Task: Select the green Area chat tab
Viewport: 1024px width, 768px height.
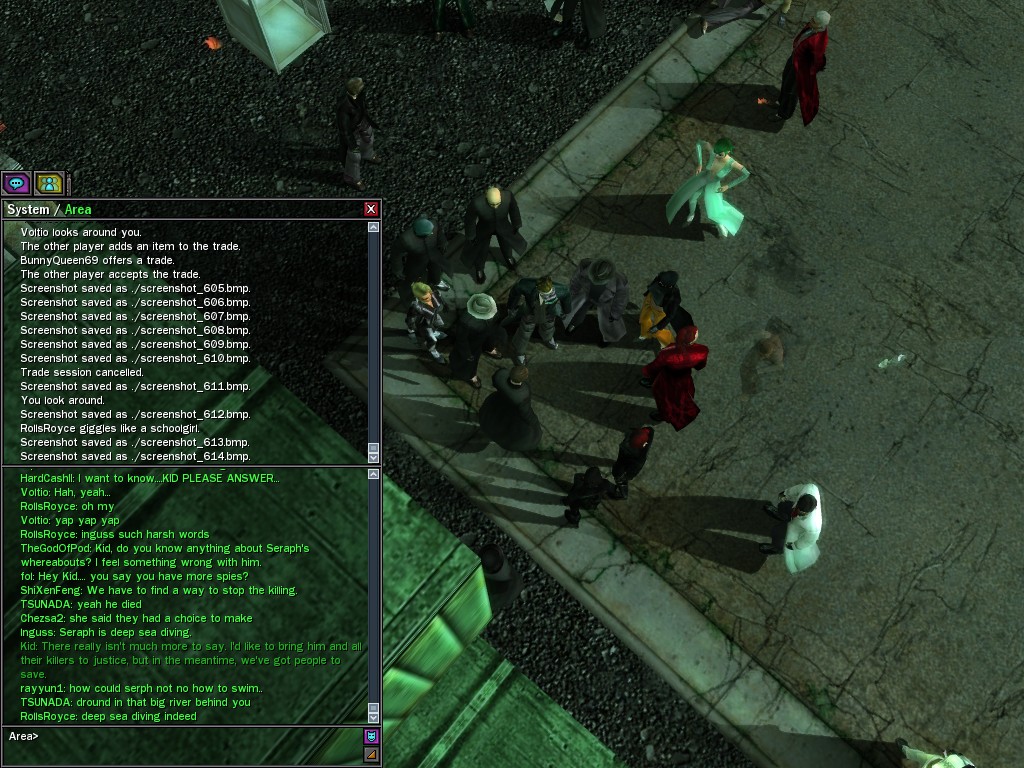Action: click(x=78, y=209)
